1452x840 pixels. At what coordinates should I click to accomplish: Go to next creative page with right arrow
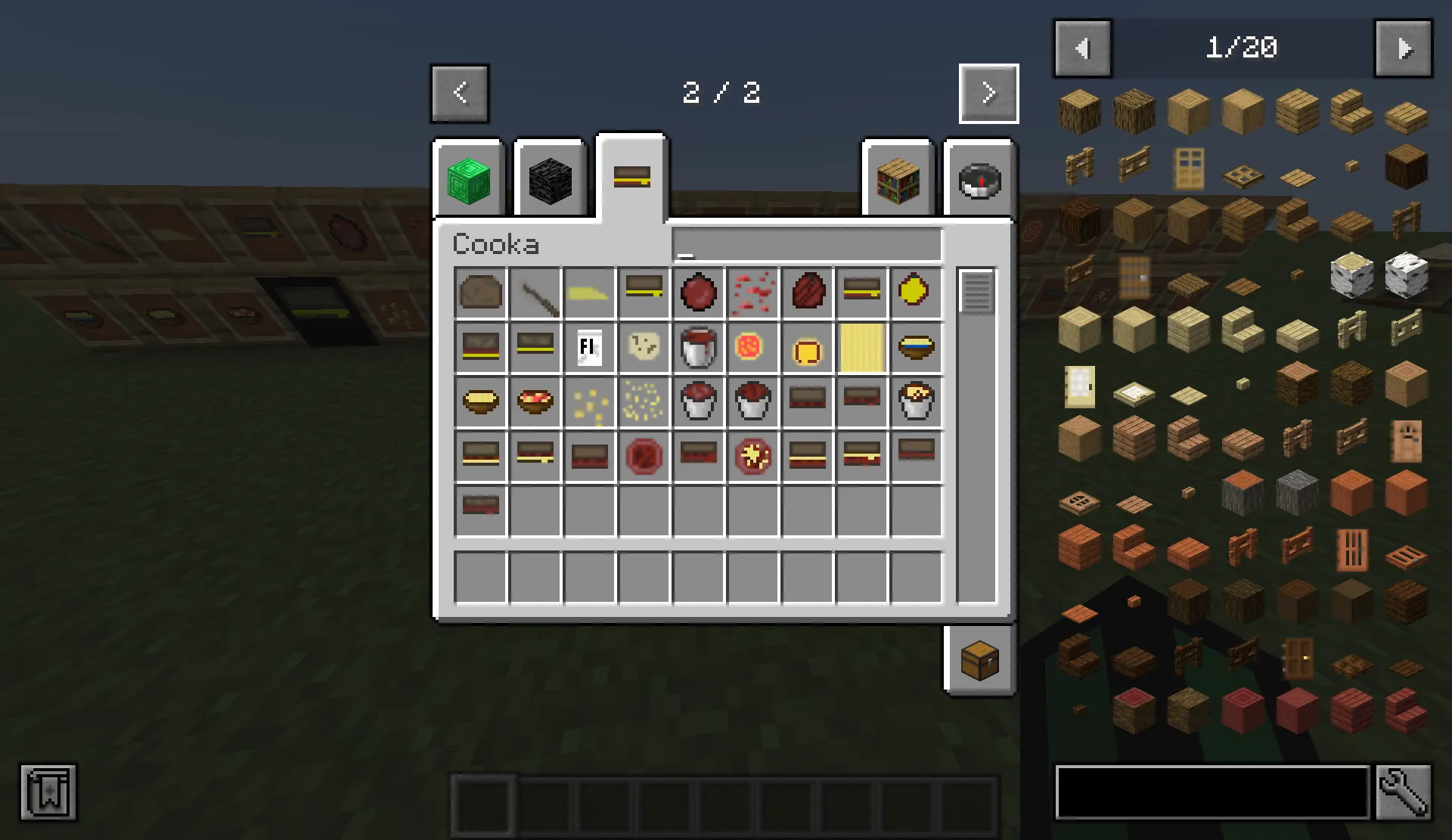[x=988, y=92]
